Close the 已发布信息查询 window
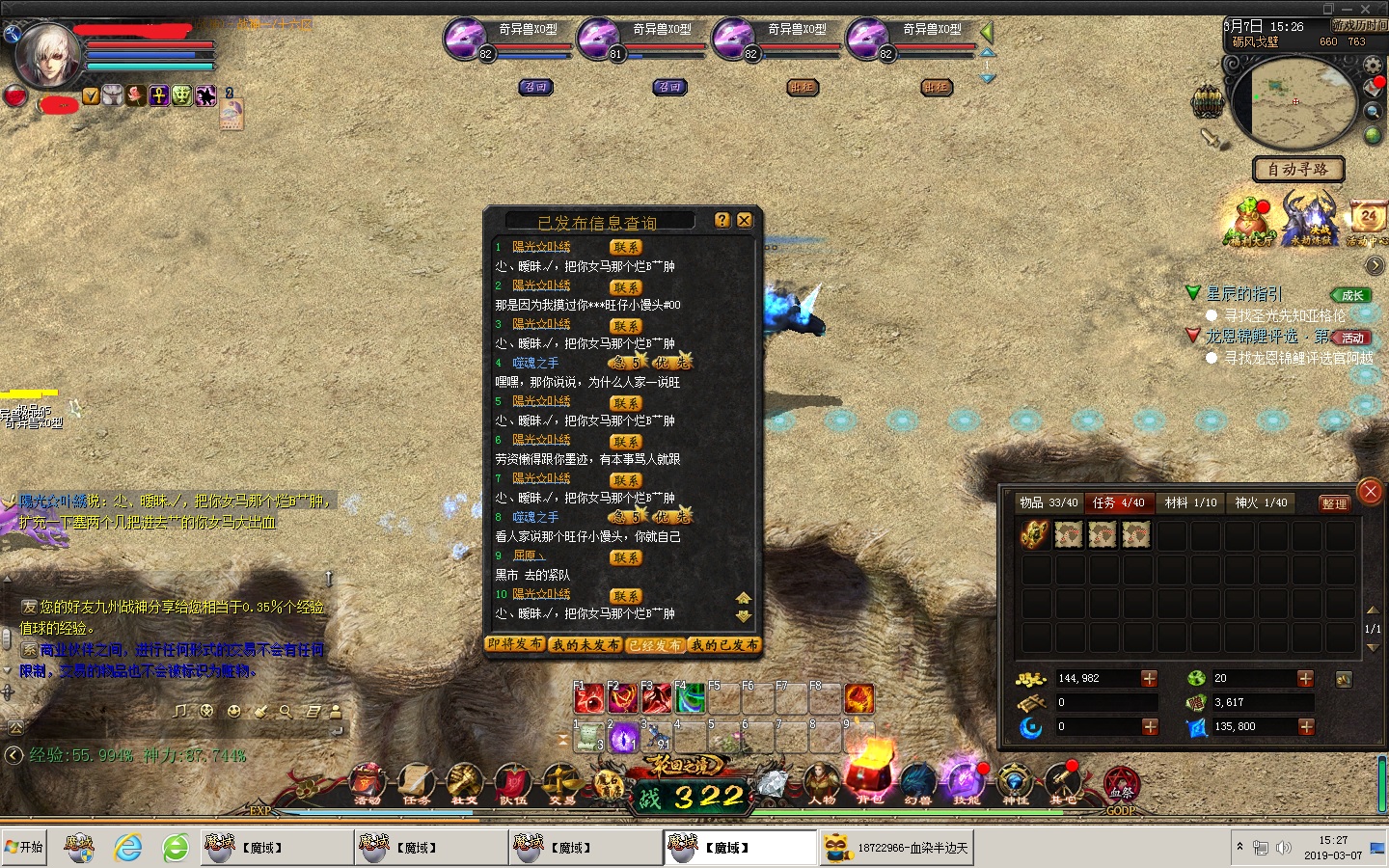This screenshot has height=868, width=1389. point(744,221)
